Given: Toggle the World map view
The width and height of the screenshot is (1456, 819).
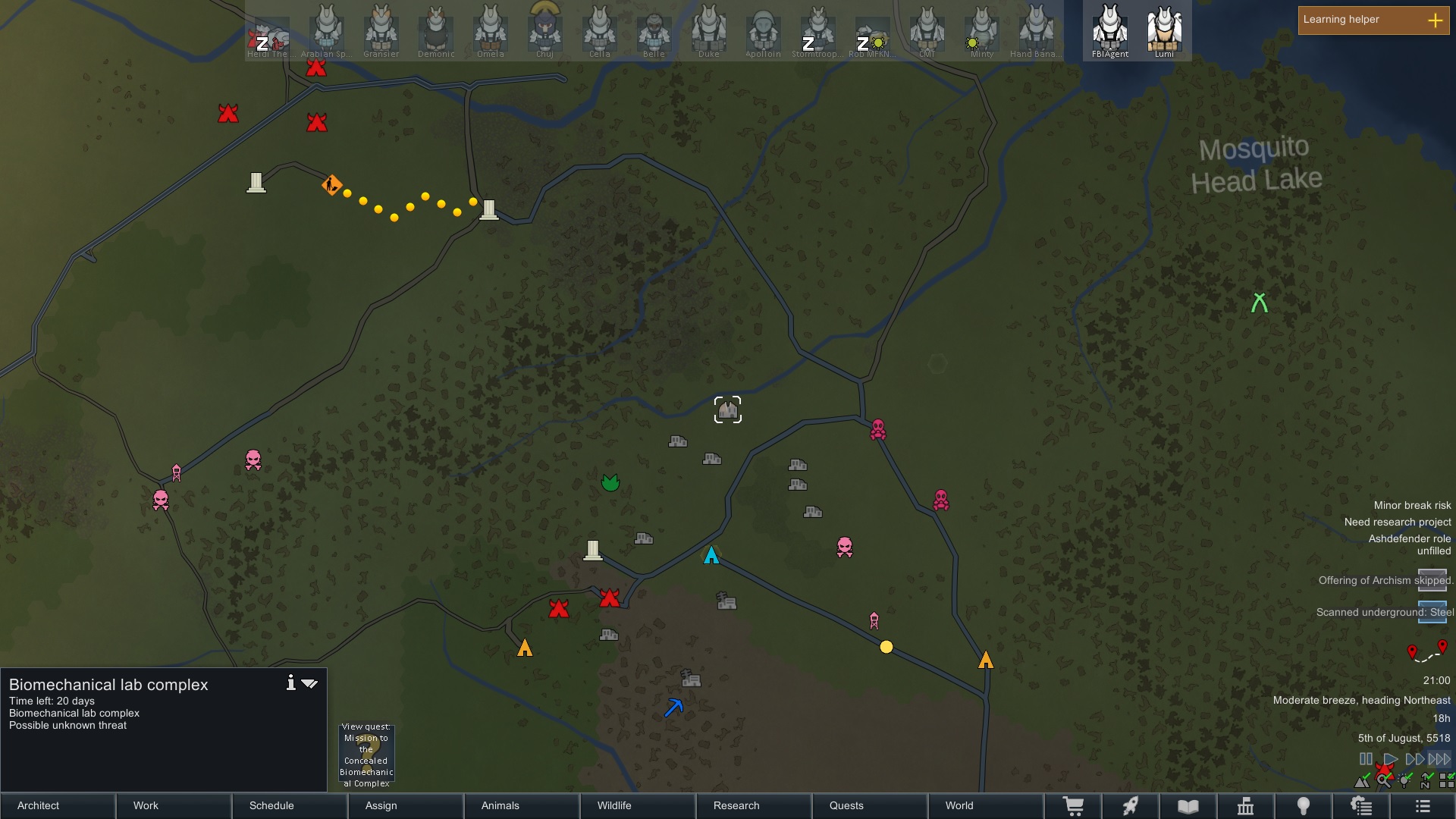Looking at the screenshot, I should tap(986, 805).
